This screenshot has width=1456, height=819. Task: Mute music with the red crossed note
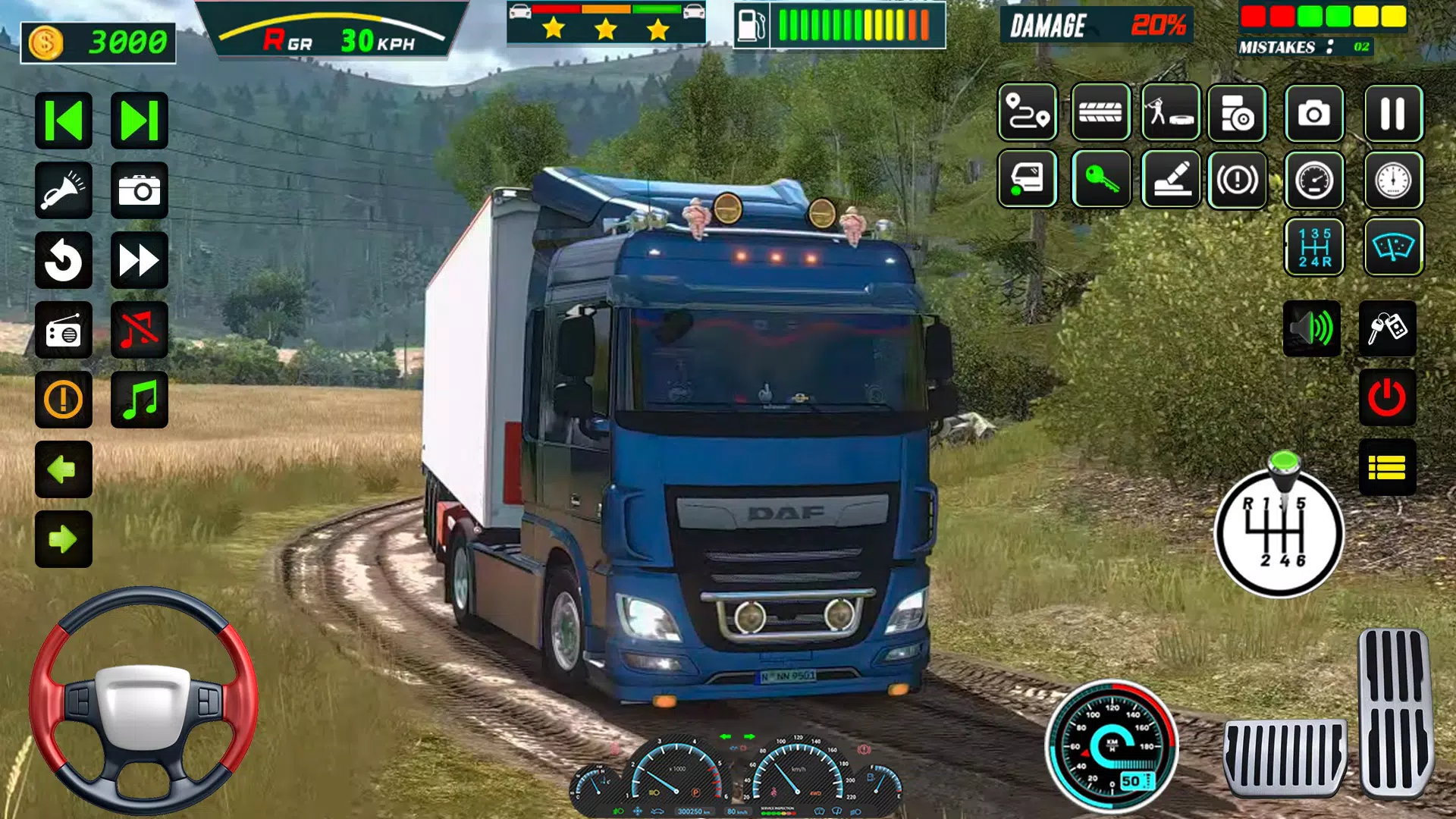click(x=140, y=331)
